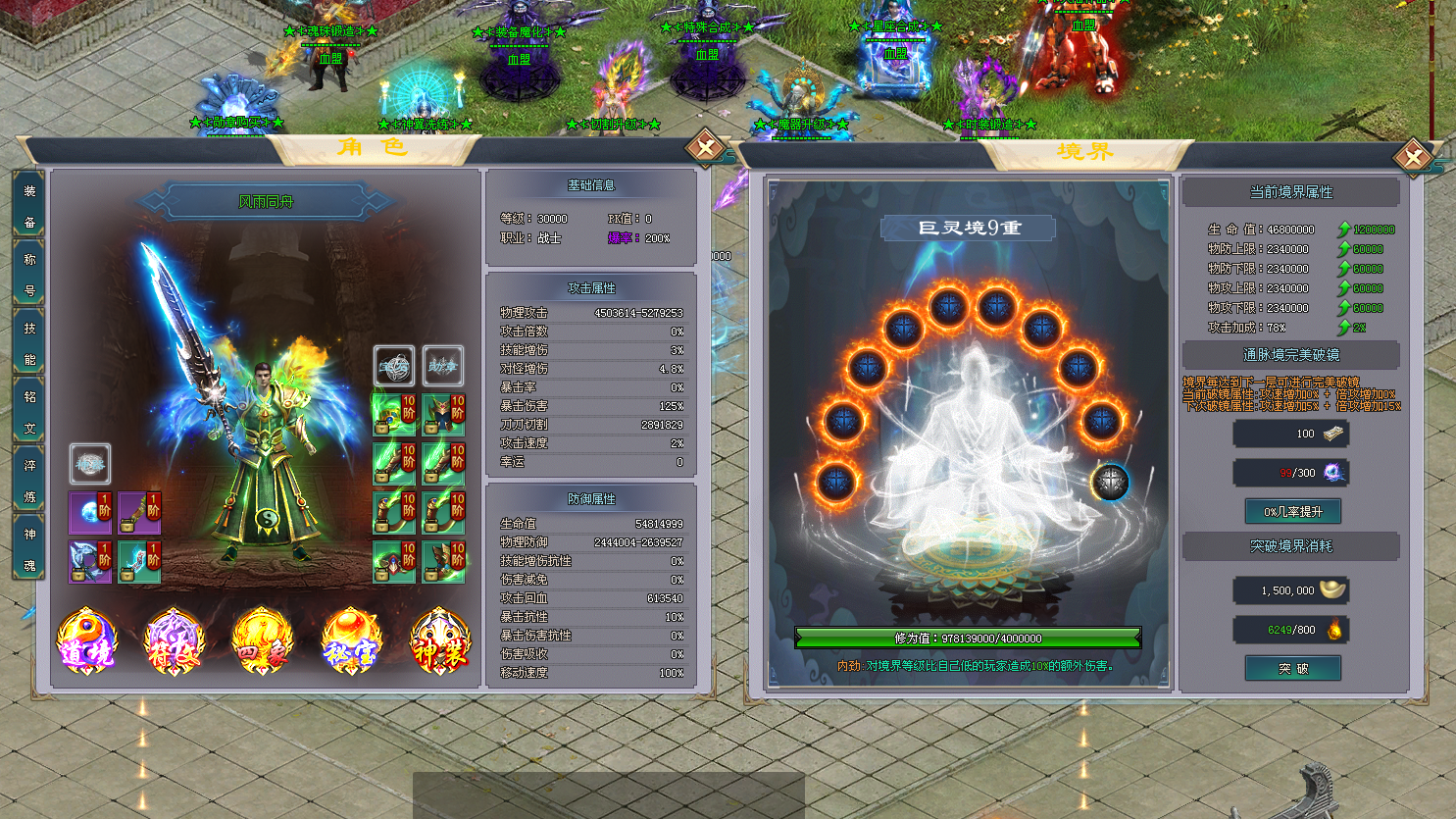The width and height of the screenshot is (1456, 819).
Task: Click the 0%几率提升 chance boost button
Action: (1291, 511)
